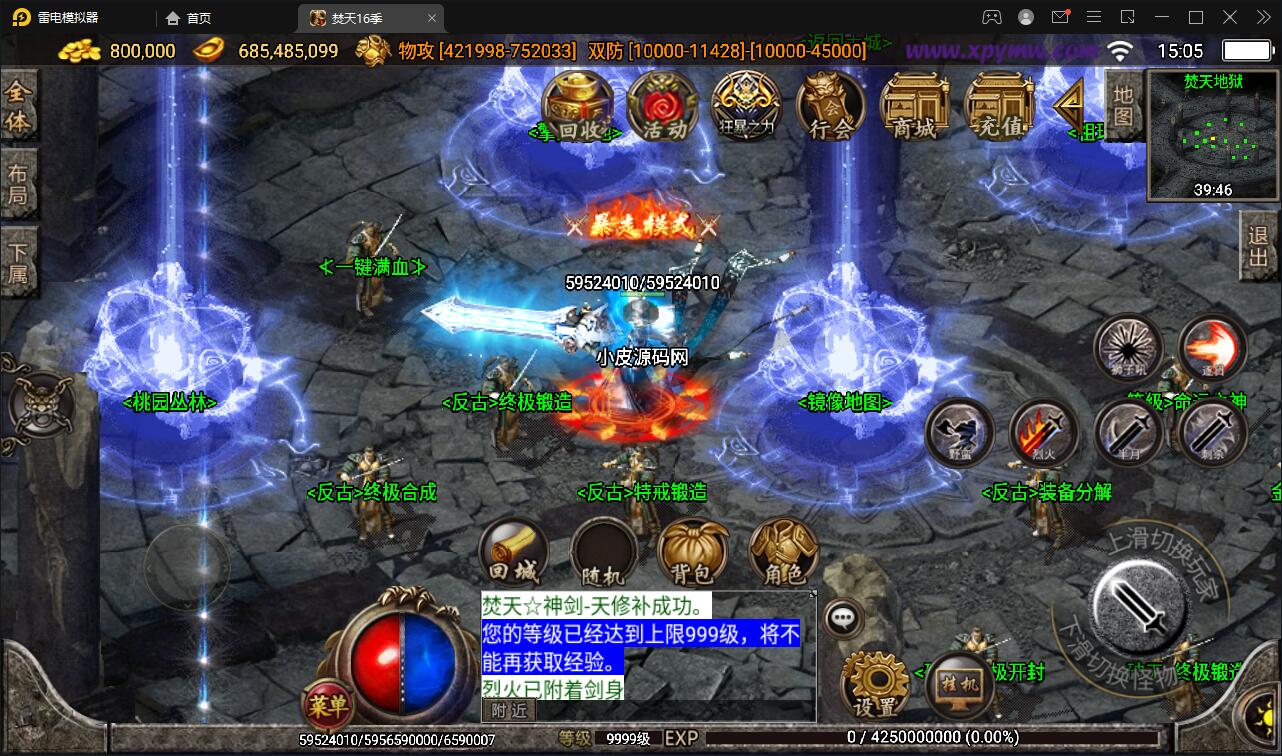Viewport: 1282px width, 756px height.
Task: Open the 行会 guild menu
Action: pos(831,106)
